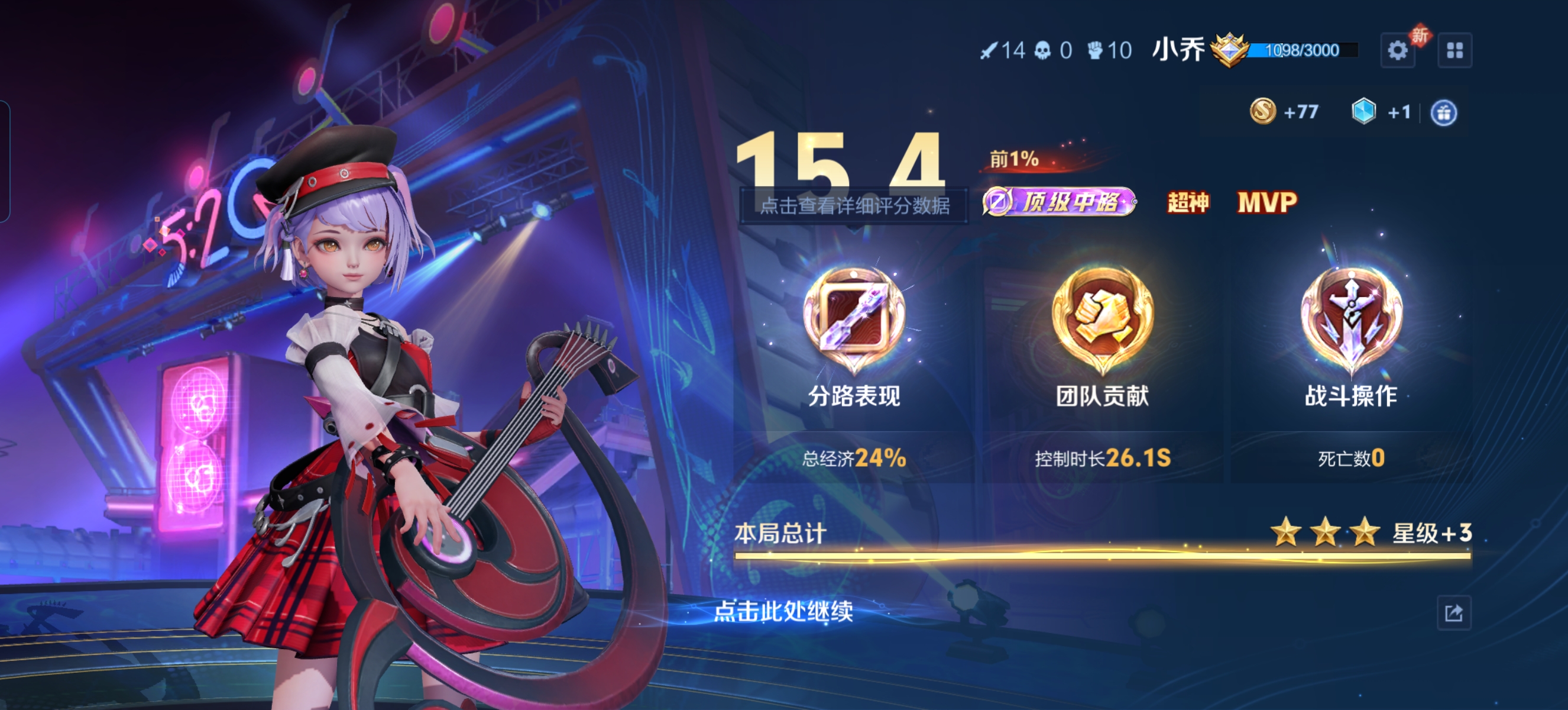The height and width of the screenshot is (710, 1568).
Task: Click the 顶级中路 top mid-lane badge
Action: click(1059, 202)
